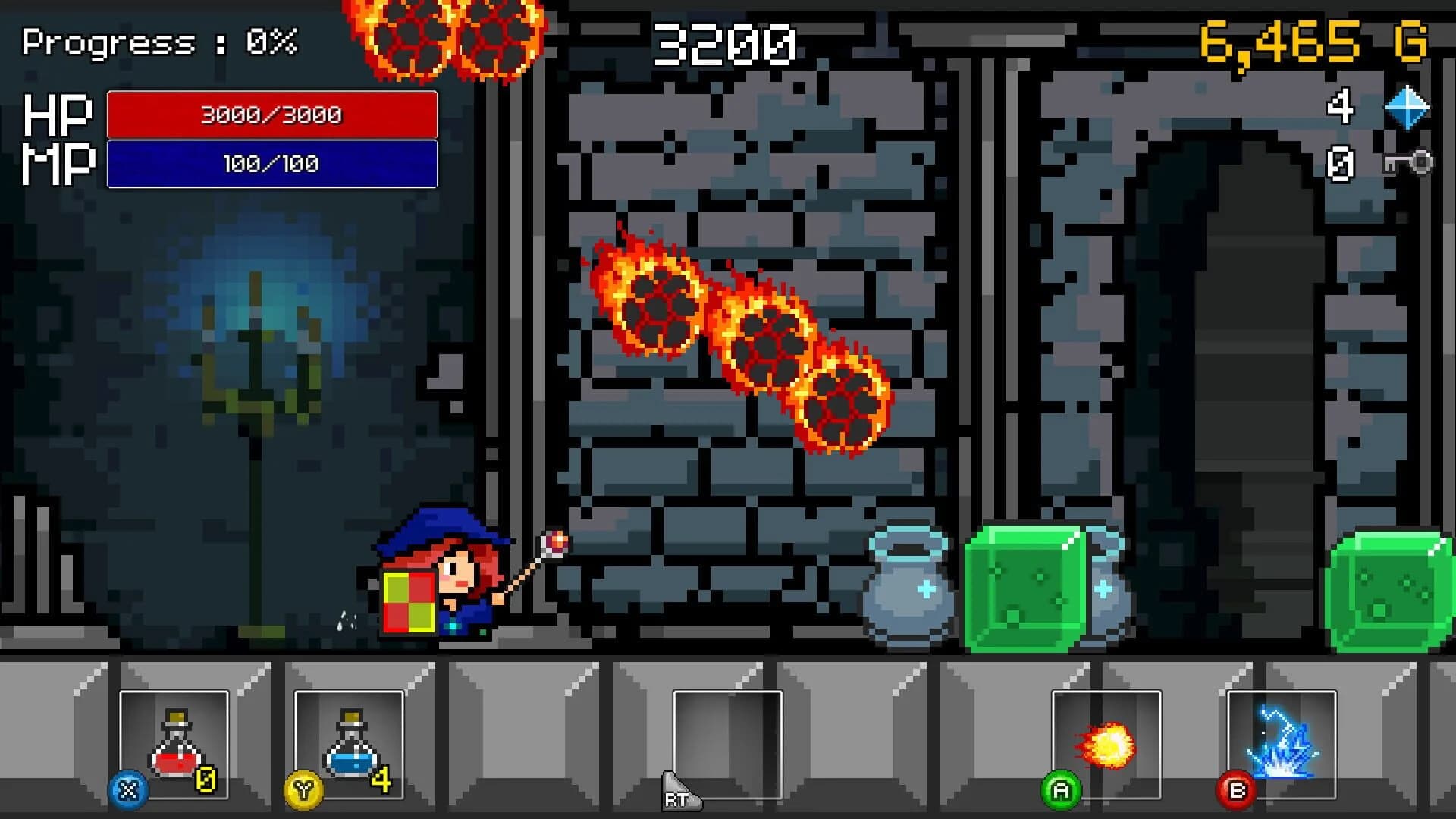Click the HP bar showing 3000/3000
This screenshot has height=819, width=1456.
[273, 115]
